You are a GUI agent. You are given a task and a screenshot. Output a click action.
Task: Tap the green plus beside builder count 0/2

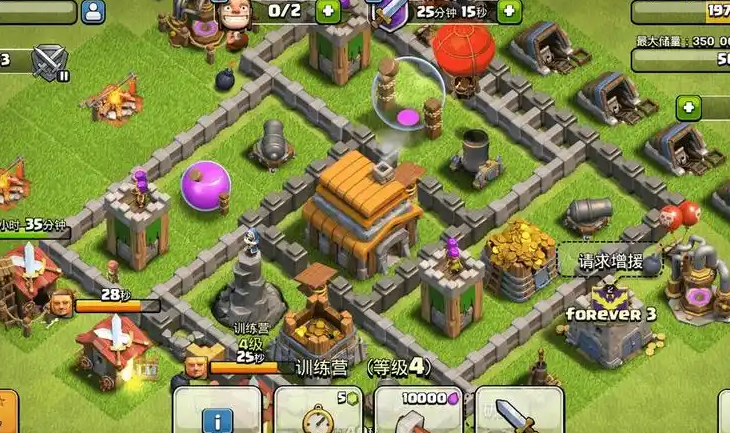click(328, 11)
